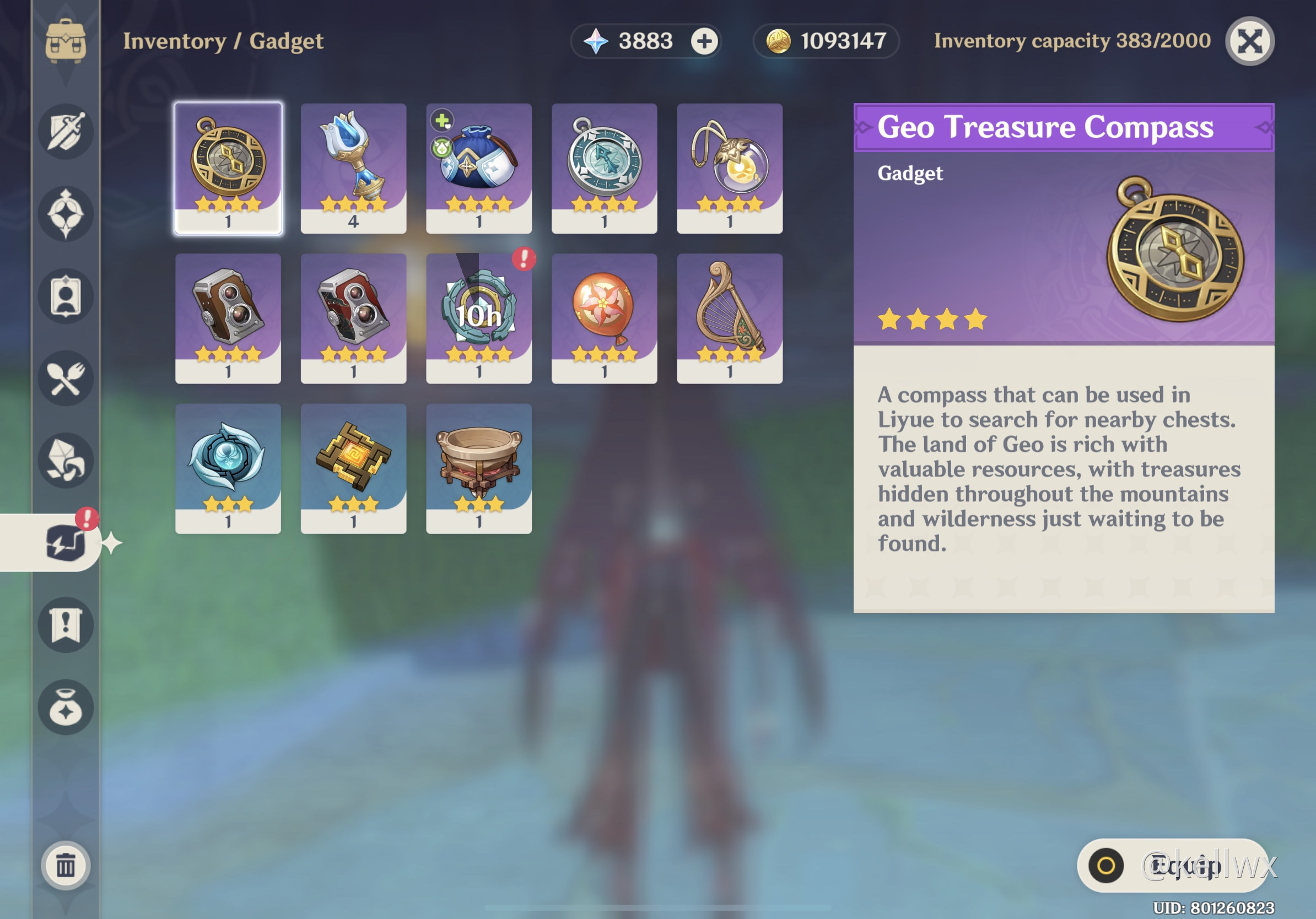
Task: Open the Precious Items tab
Action: click(66, 707)
